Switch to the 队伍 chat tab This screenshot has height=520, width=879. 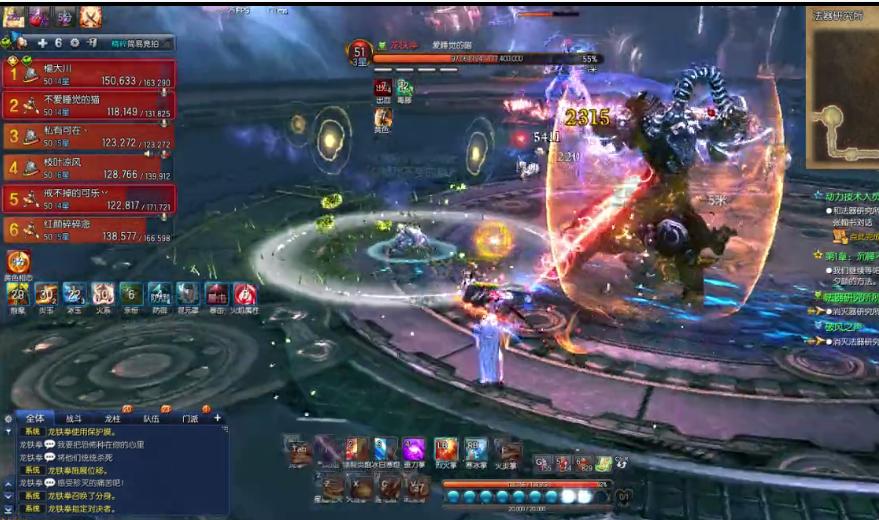151,418
